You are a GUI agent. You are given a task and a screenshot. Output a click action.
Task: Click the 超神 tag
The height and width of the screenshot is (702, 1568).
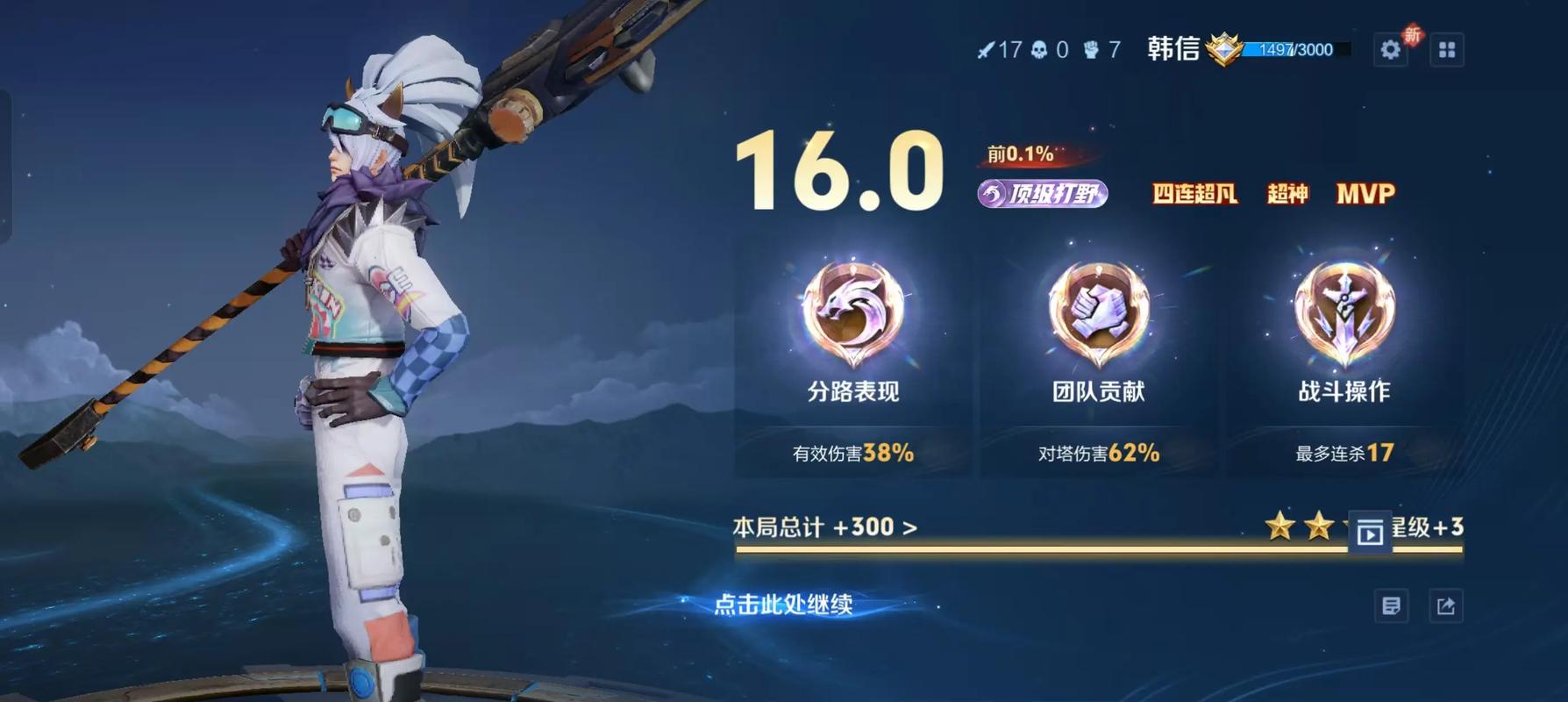pos(1286,195)
